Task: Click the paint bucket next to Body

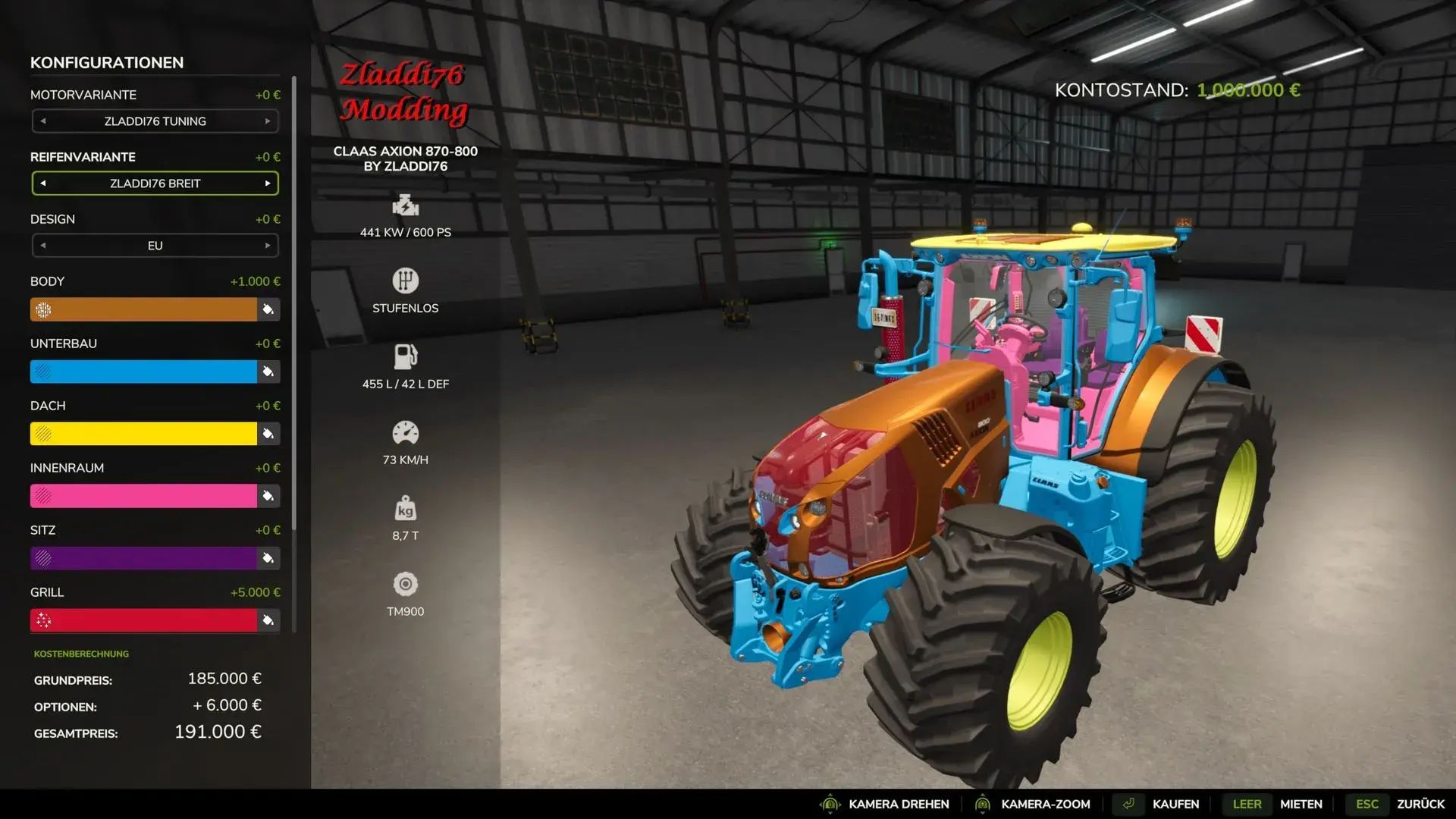Action: coord(268,309)
